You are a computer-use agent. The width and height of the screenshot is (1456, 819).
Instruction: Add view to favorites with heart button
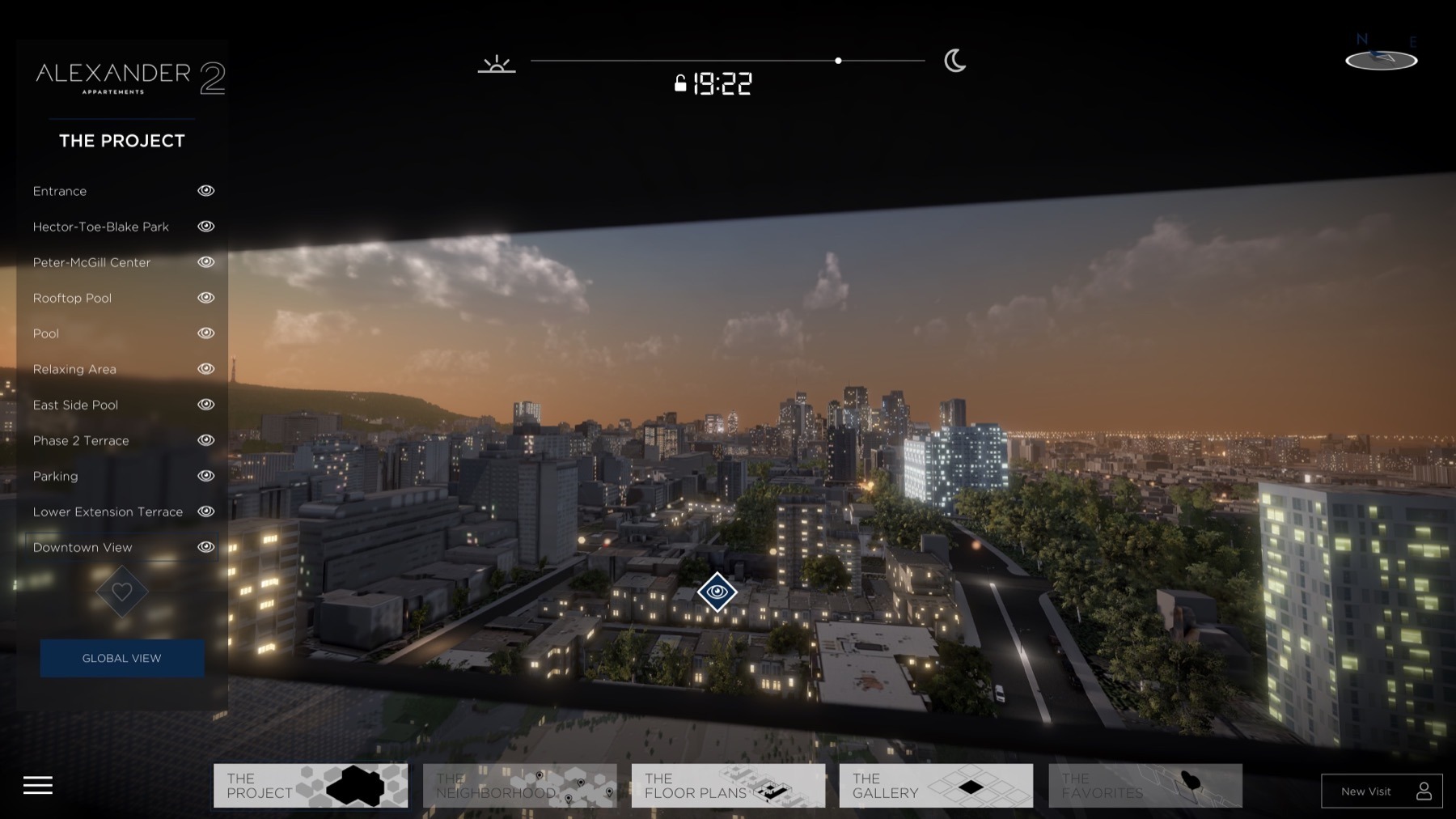[x=121, y=592]
